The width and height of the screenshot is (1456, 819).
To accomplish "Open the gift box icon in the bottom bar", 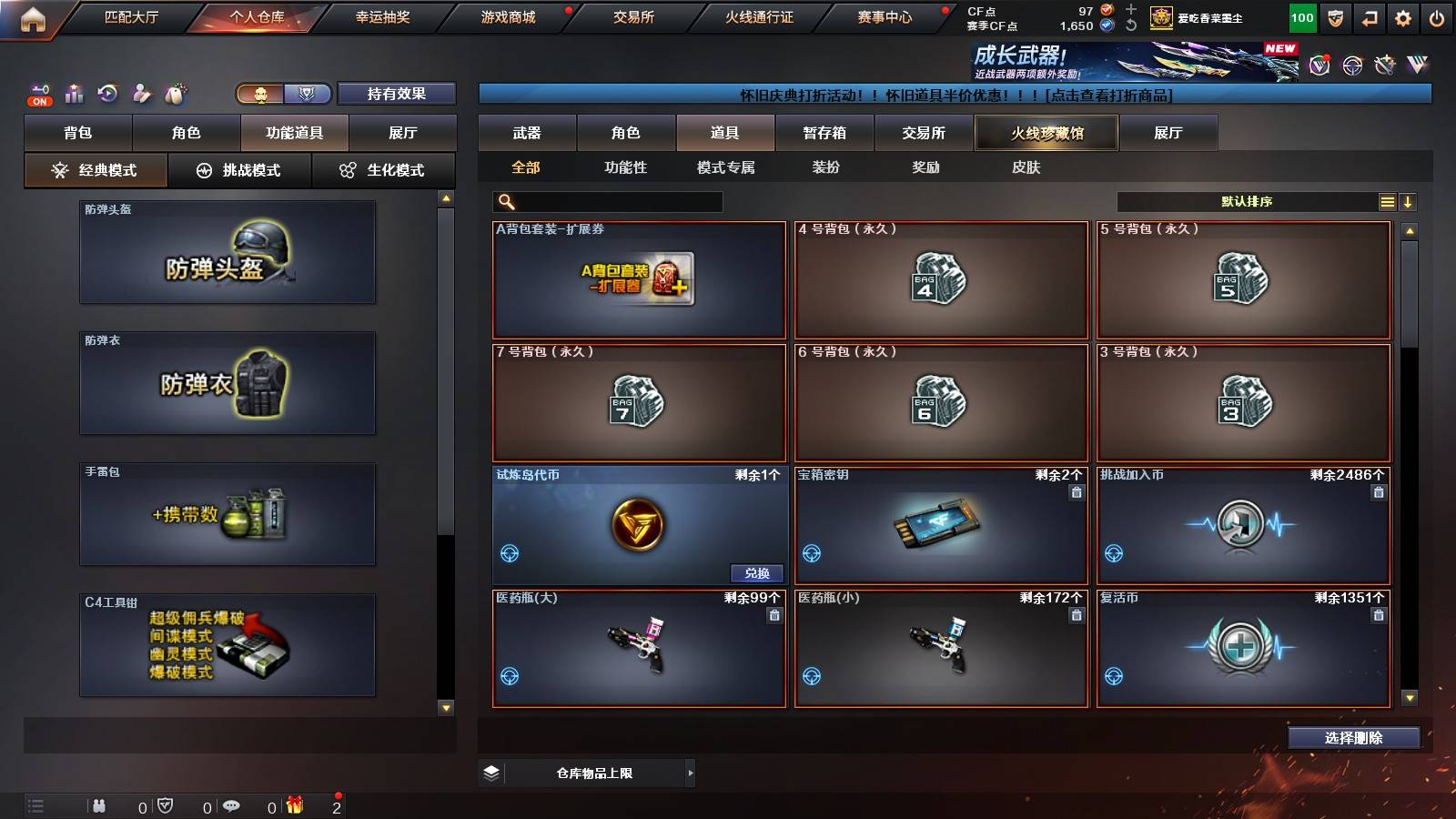I will (x=293, y=804).
